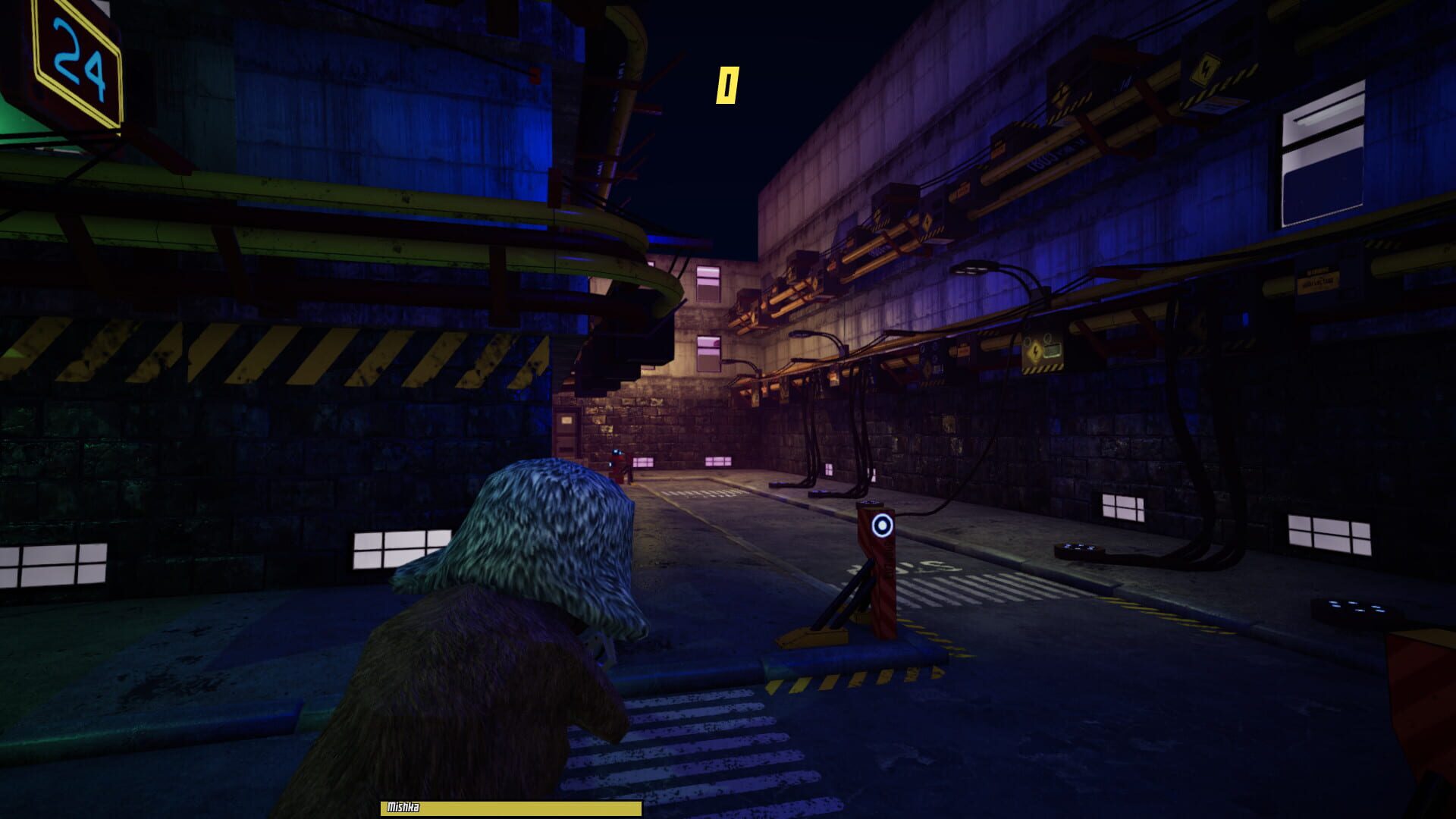
Task: Click the yellow score counter showing 0
Action: [x=726, y=83]
